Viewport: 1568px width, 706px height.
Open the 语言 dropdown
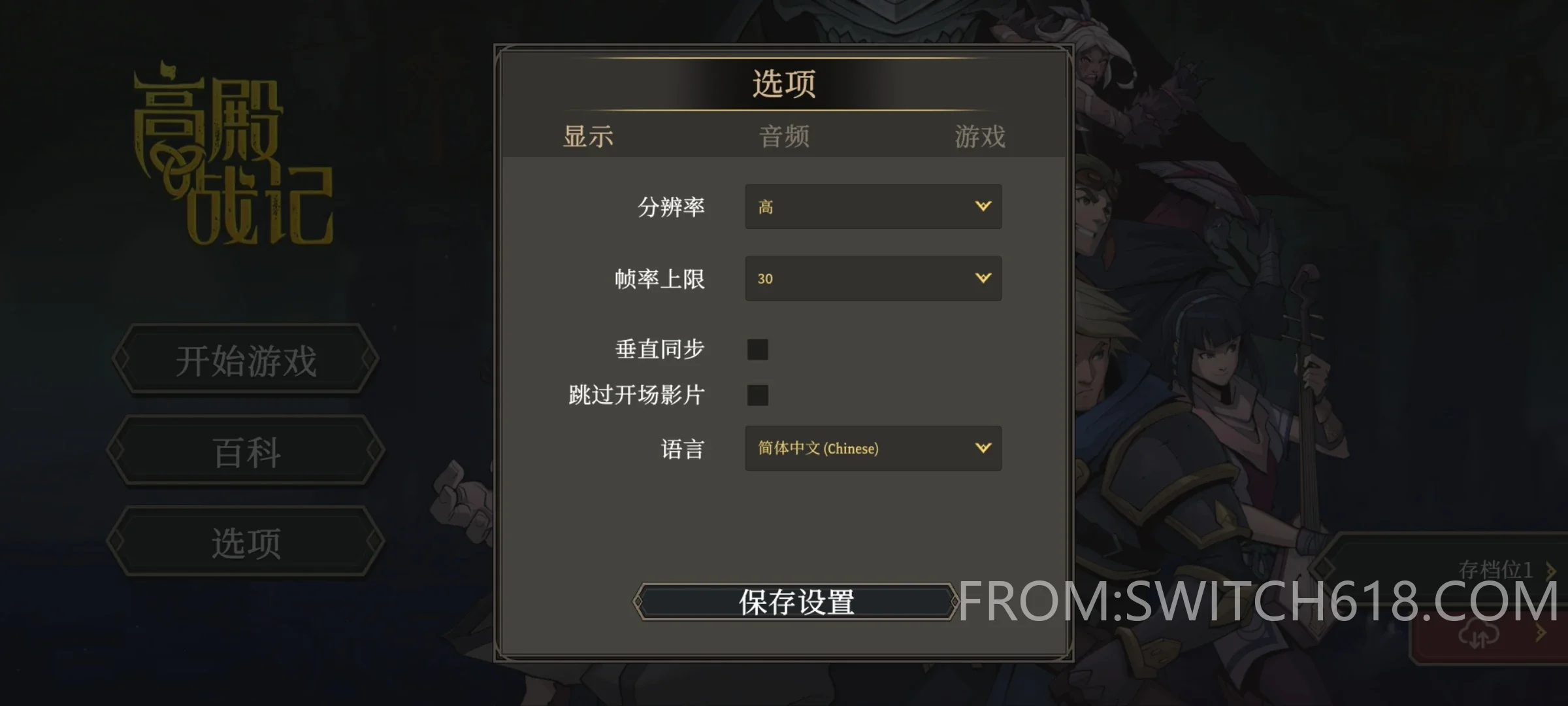[873, 448]
